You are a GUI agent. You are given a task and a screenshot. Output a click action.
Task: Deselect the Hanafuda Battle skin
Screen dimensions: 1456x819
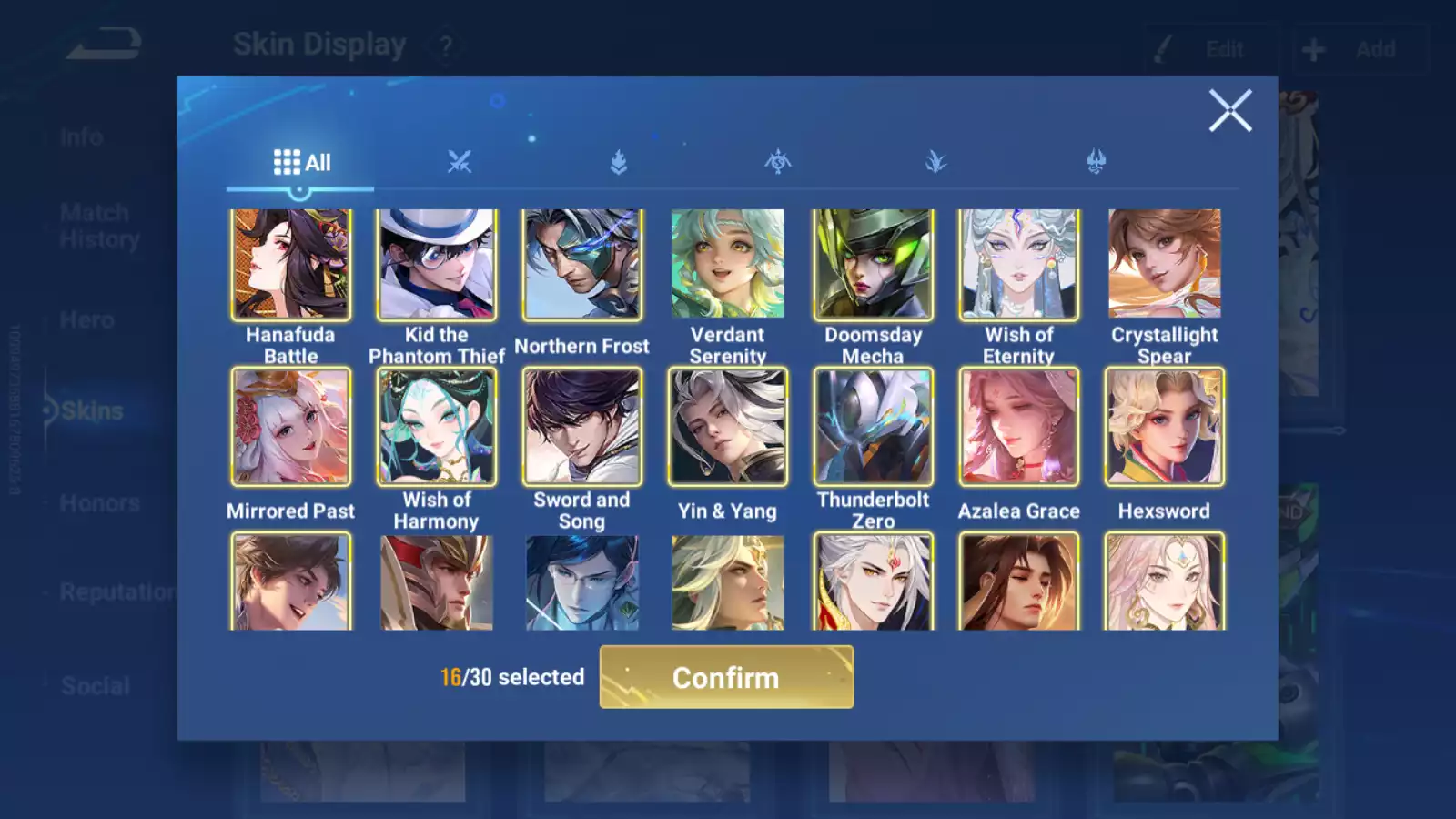[290, 263]
